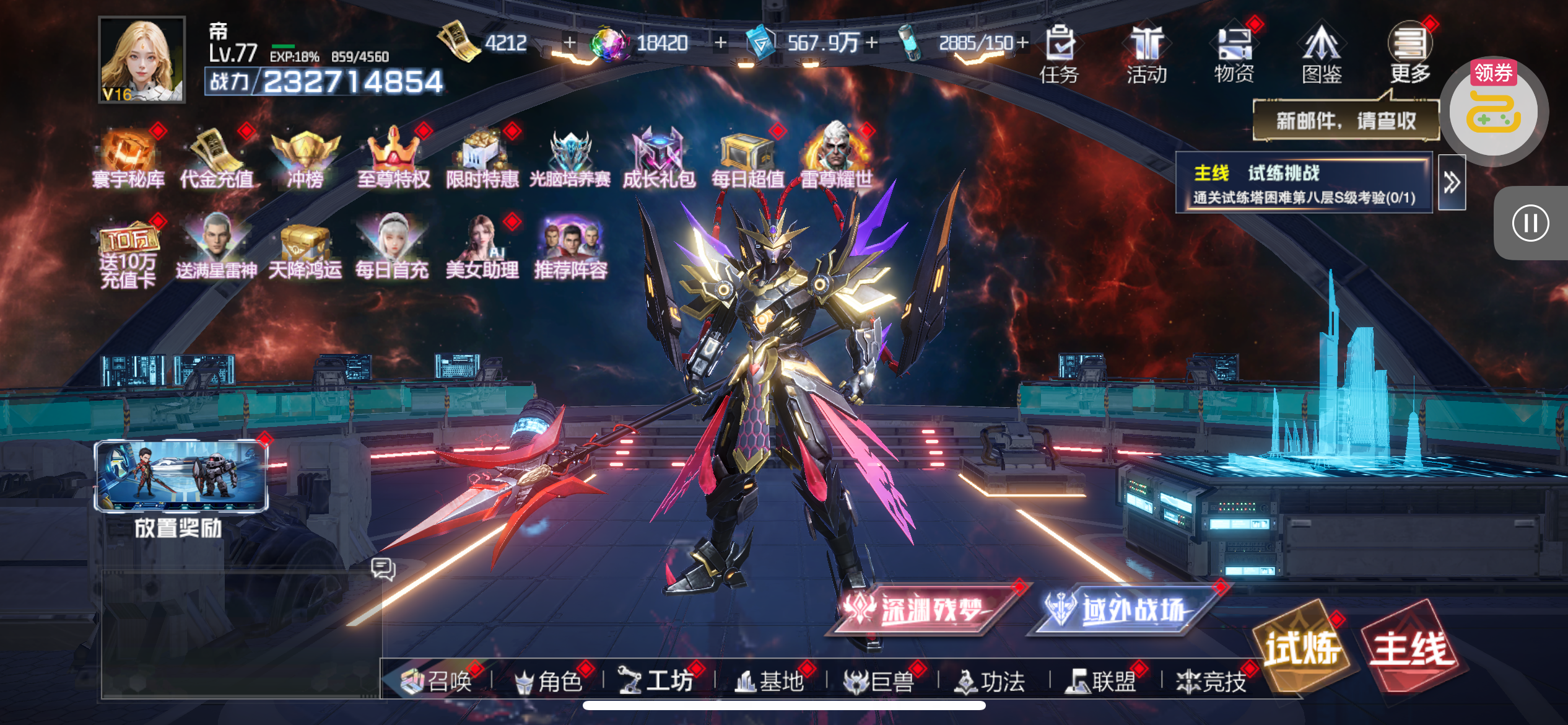Switch to the 召唤 summon tab
Viewport: 1568px width, 725px height.
(437, 682)
